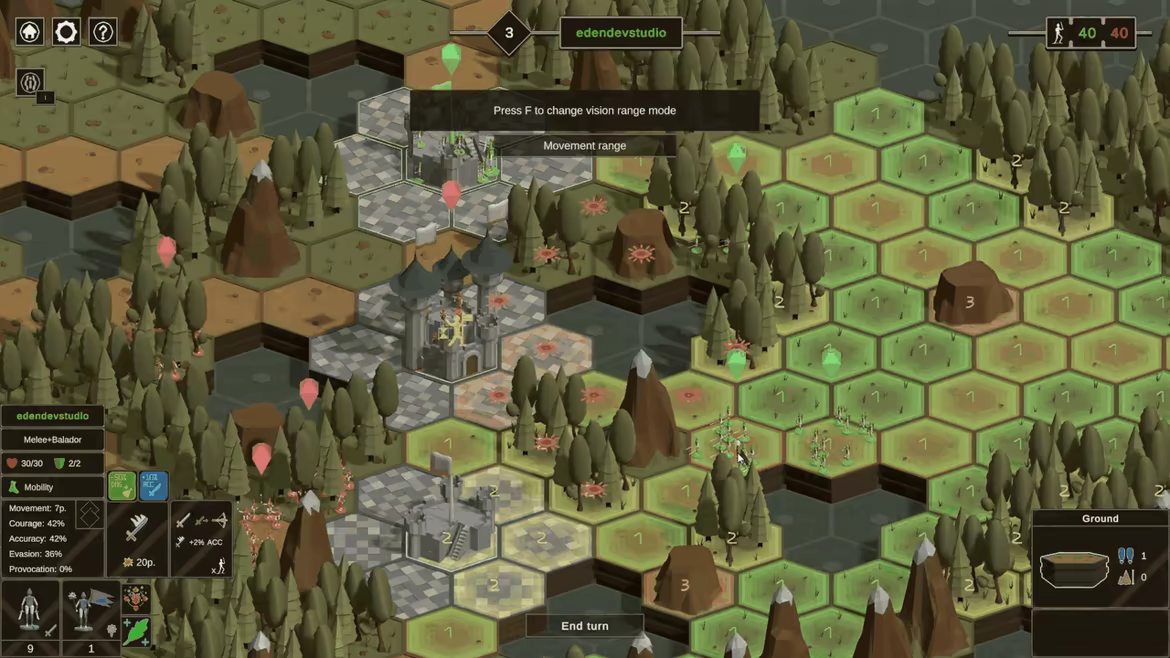
Task: Show help via the question mark icon
Action: [103, 32]
